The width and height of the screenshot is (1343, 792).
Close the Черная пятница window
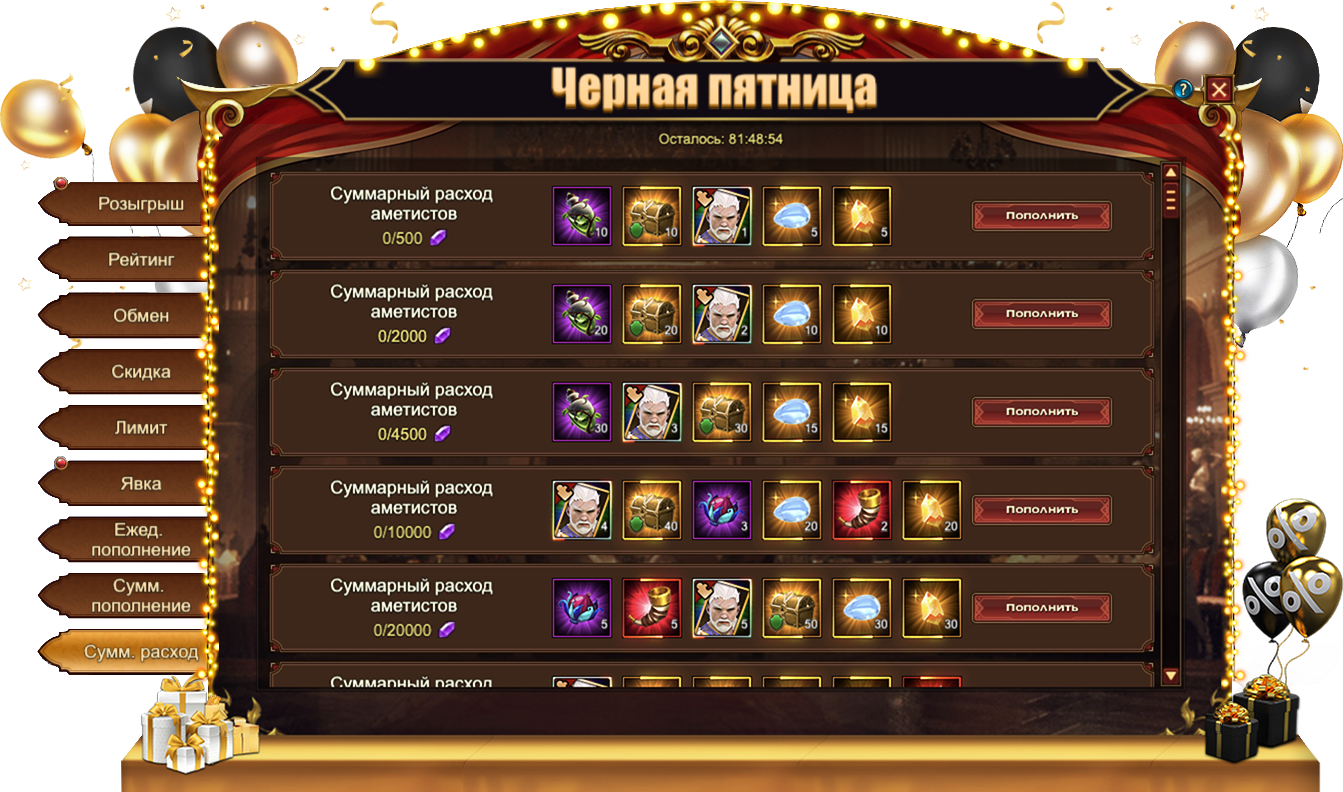click(x=1218, y=89)
